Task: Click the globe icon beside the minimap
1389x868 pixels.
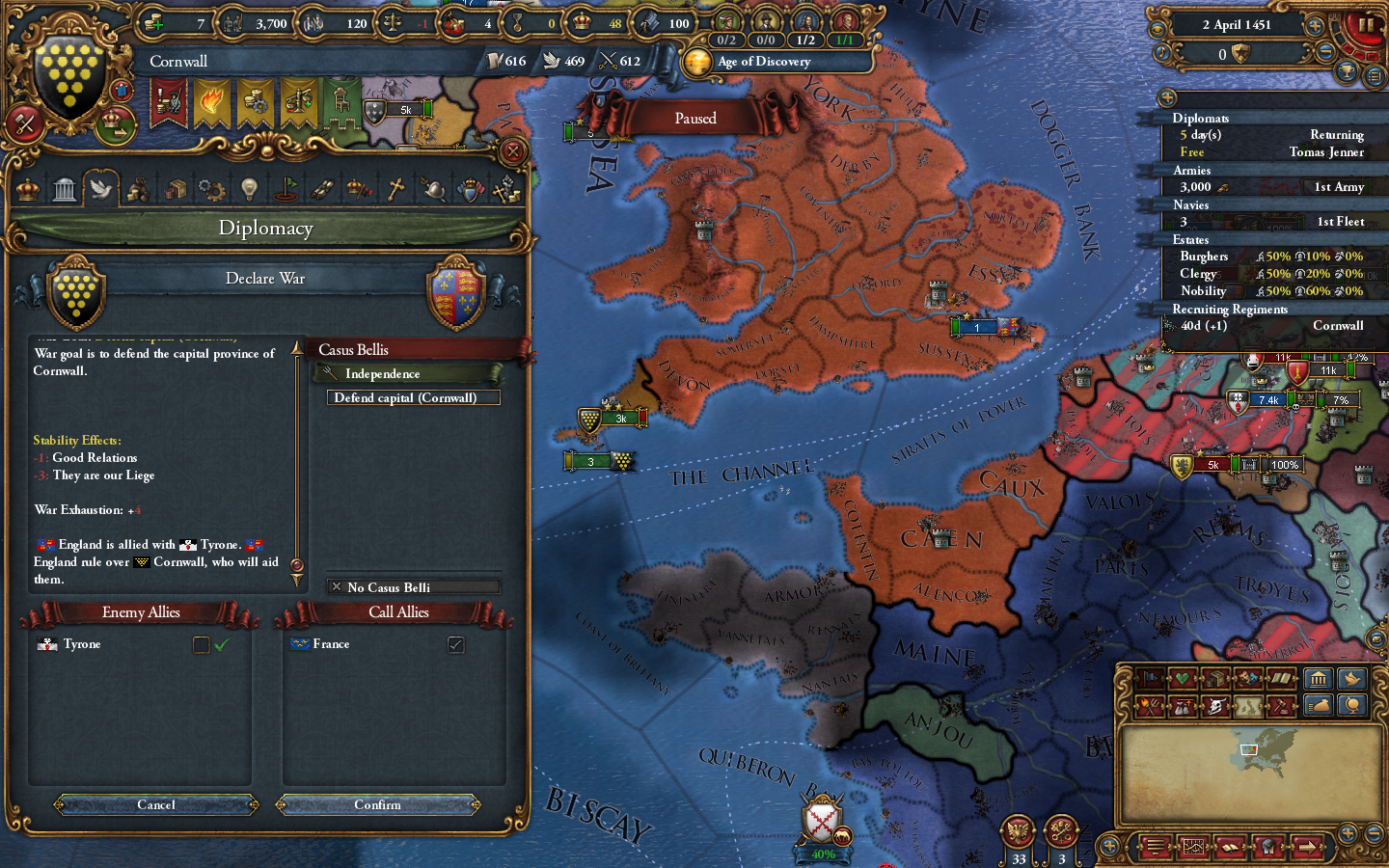Action: 1350,707
